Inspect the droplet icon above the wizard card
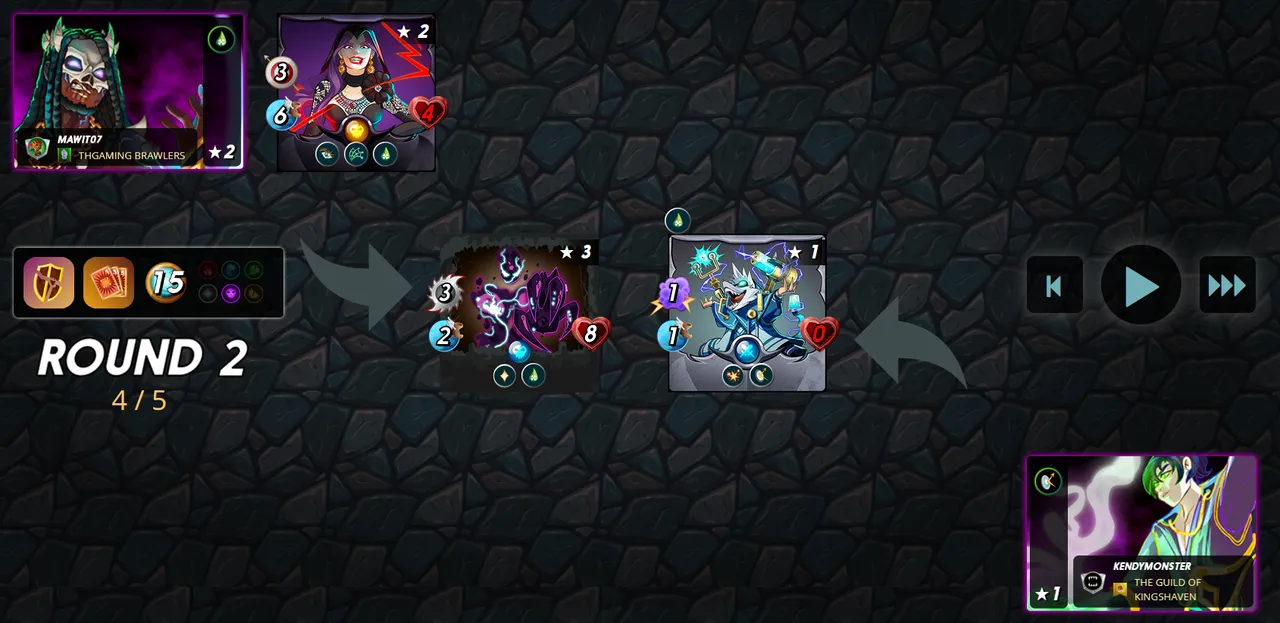 click(x=678, y=221)
